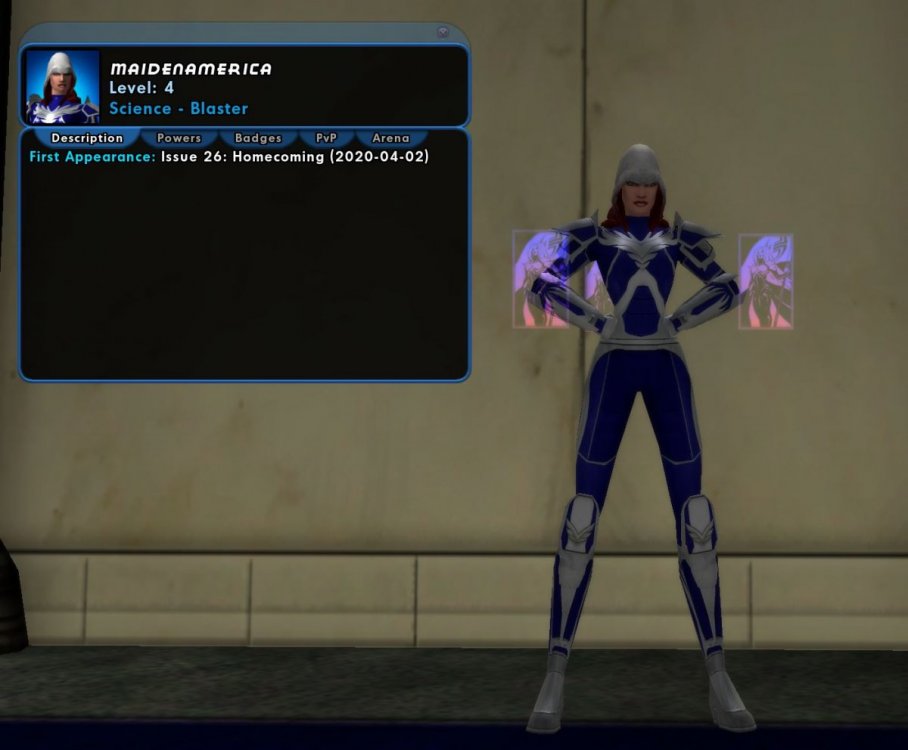View the Arena tab

[390, 138]
